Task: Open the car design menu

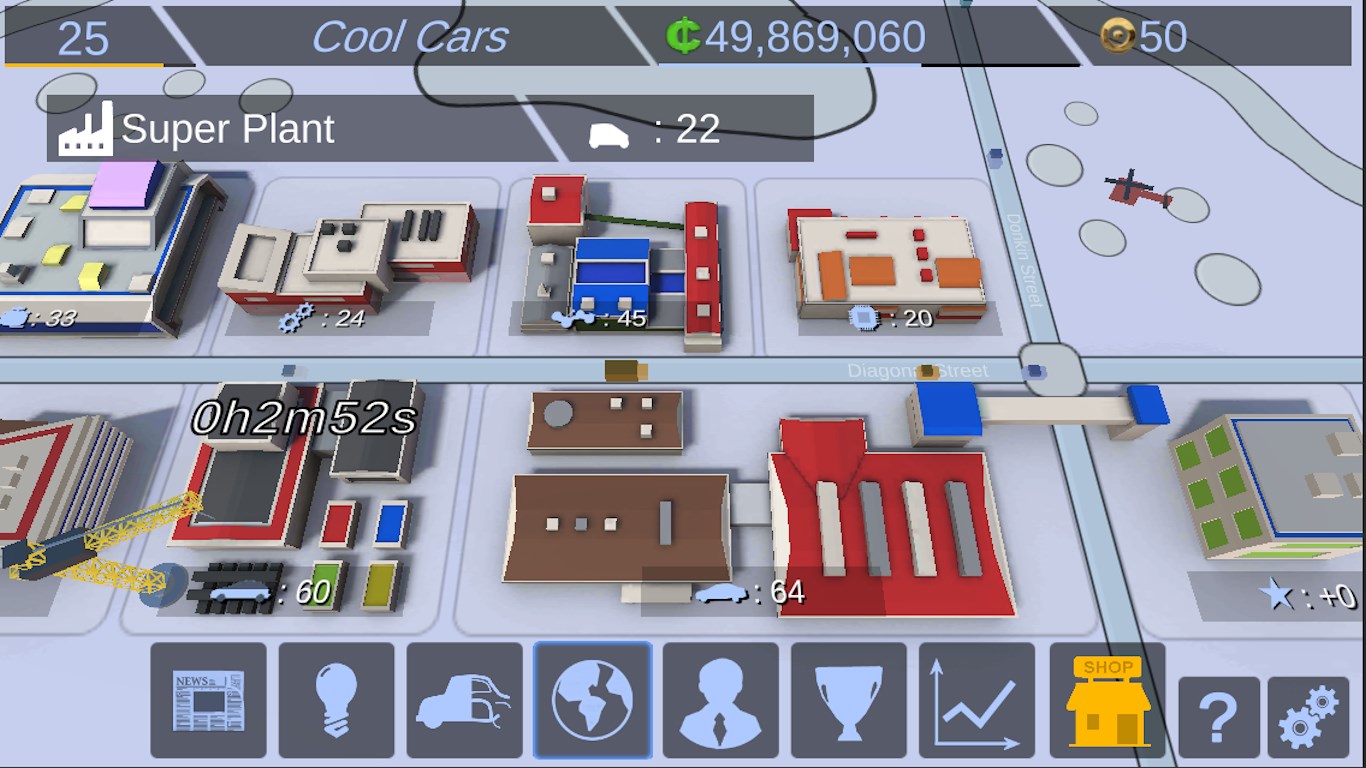Action: (x=464, y=700)
